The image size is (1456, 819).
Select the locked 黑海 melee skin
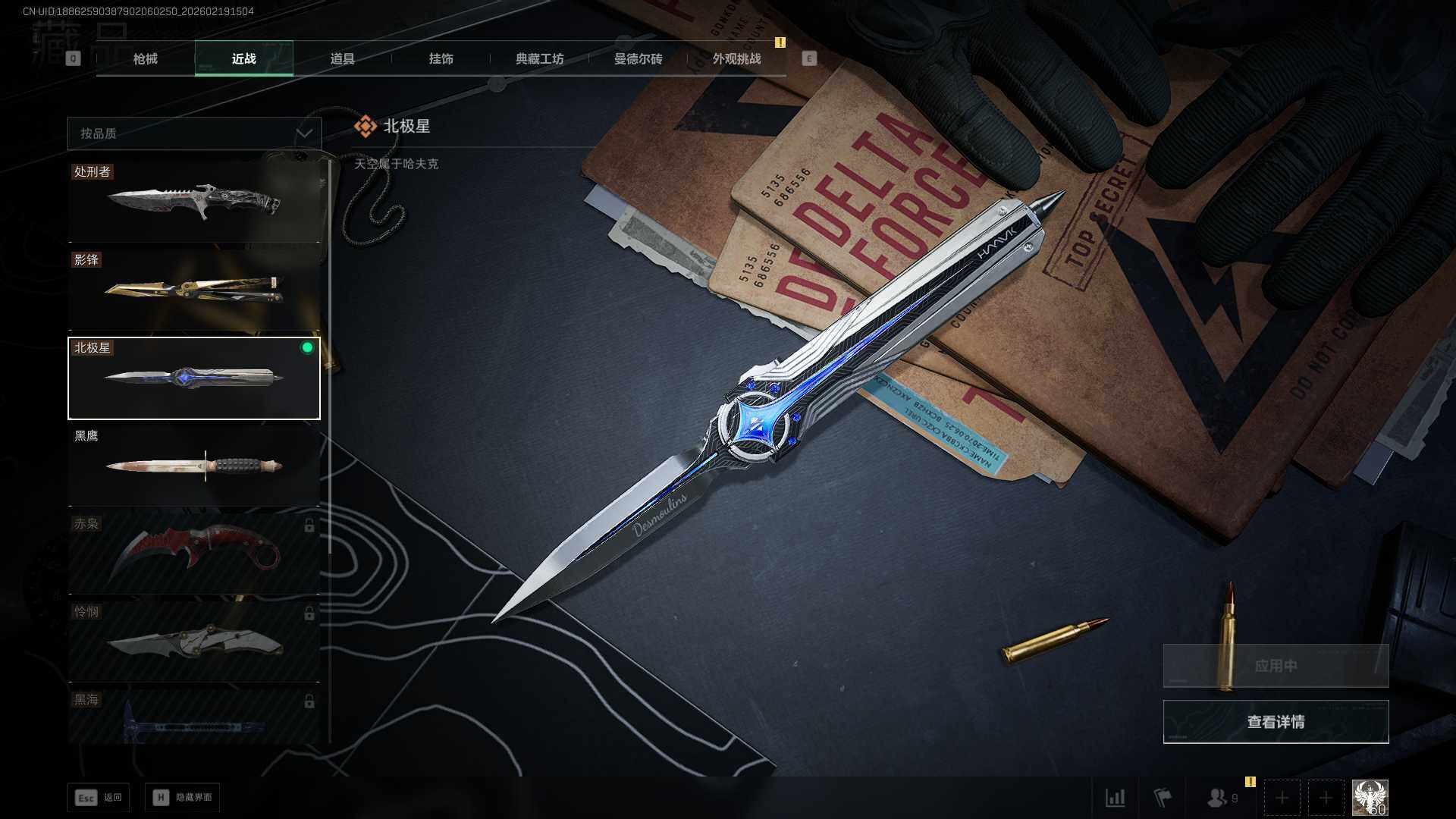194,717
